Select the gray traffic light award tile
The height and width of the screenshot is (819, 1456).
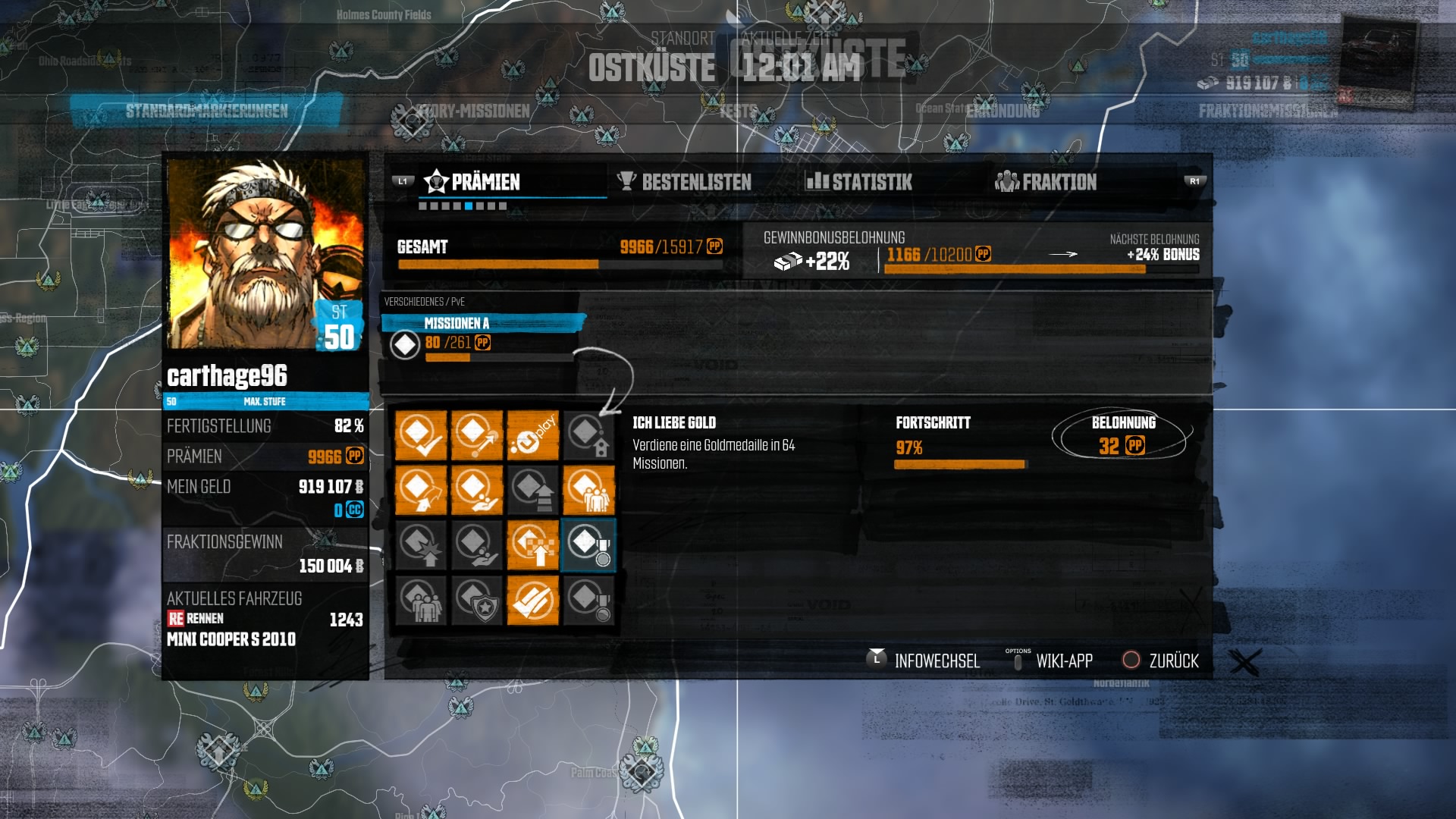coord(589,435)
